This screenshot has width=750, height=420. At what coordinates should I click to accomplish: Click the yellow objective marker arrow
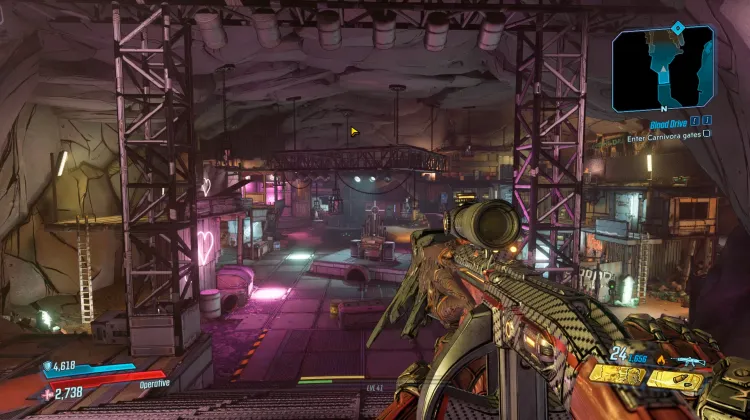[x=354, y=131]
